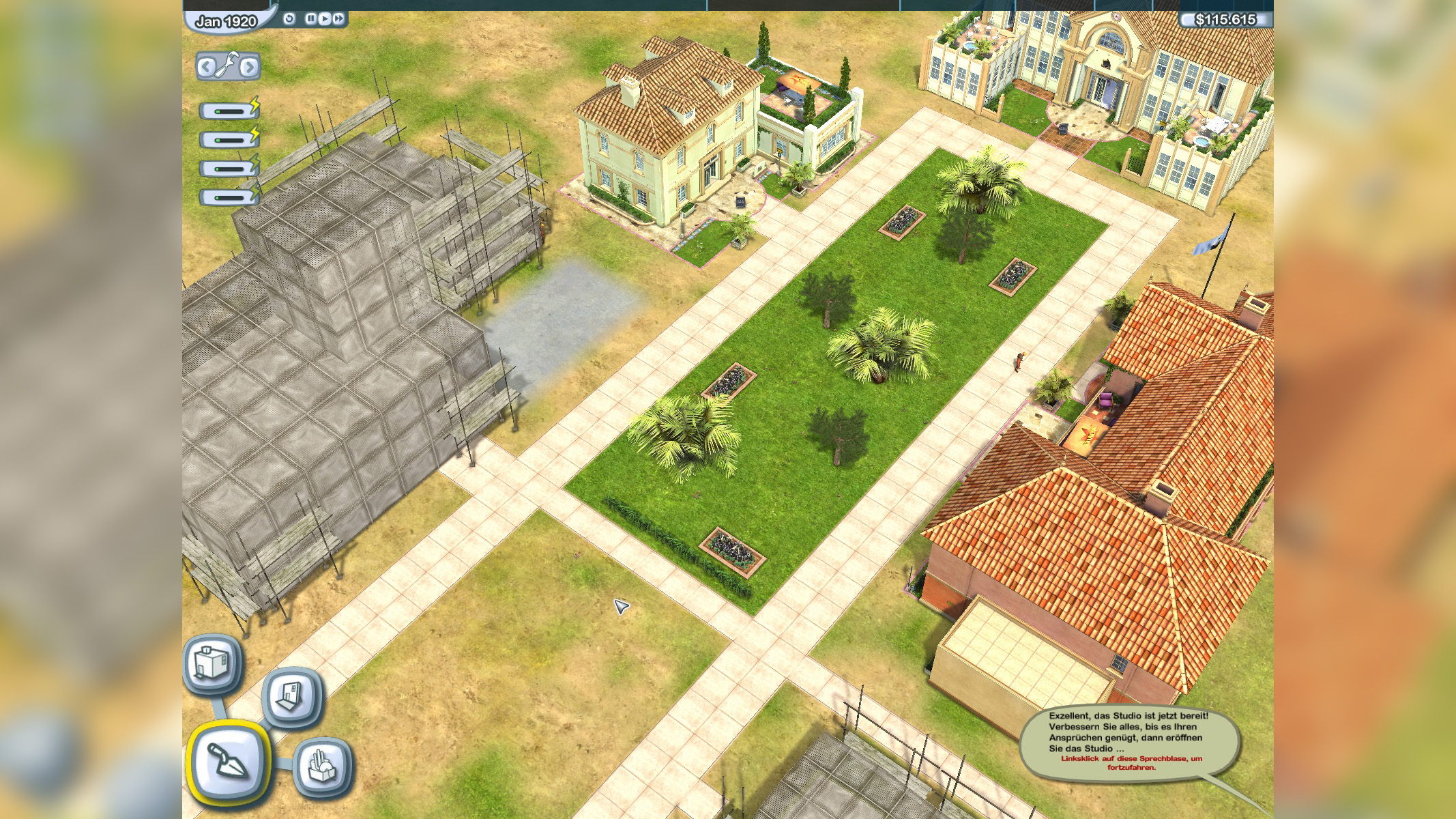Select the highlighted trowel build tool
1456x819 pixels.
click(x=227, y=761)
